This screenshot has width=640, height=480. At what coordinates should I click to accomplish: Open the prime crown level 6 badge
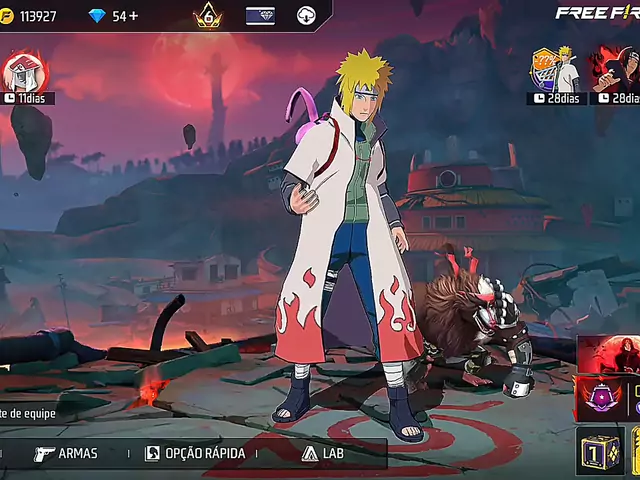click(x=208, y=16)
